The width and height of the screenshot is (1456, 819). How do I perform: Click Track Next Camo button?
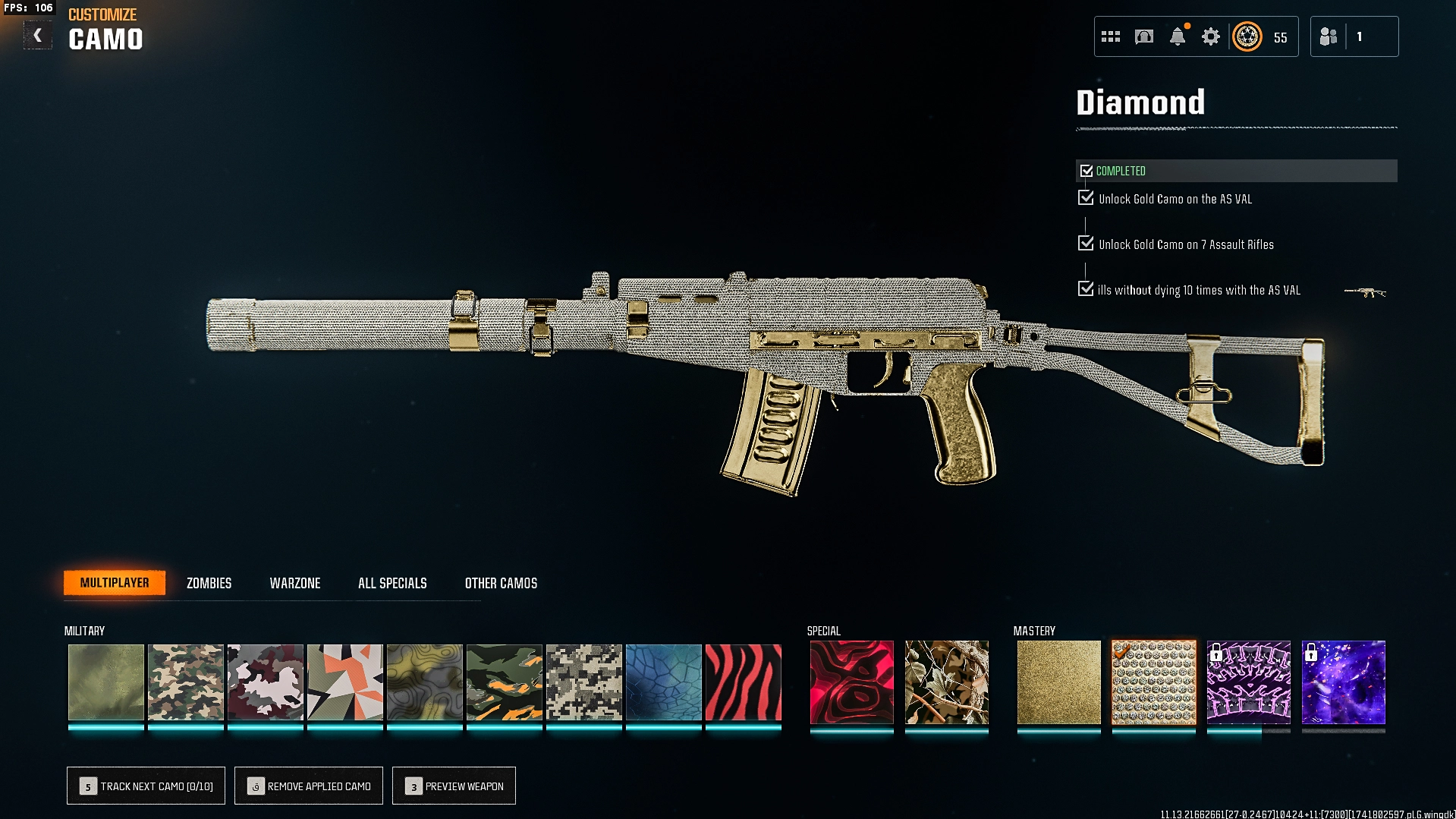tap(146, 786)
